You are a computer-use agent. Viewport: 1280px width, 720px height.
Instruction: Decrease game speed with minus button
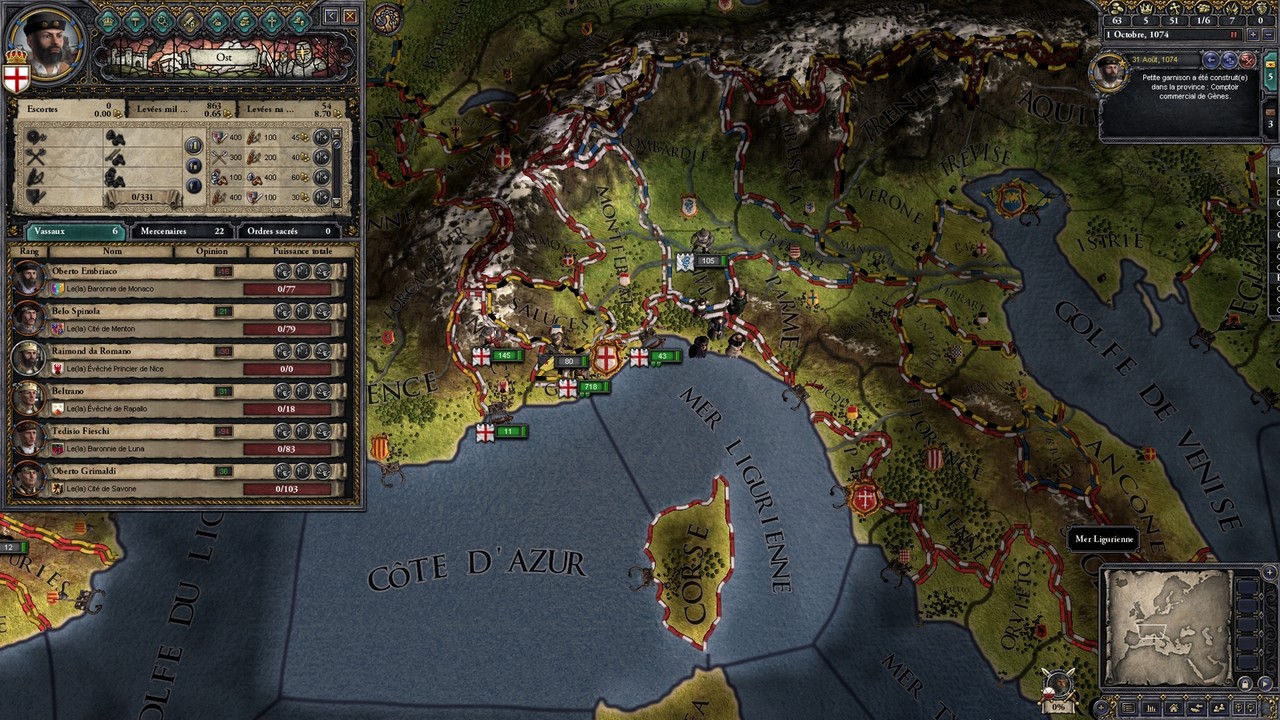[x=1267, y=34]
